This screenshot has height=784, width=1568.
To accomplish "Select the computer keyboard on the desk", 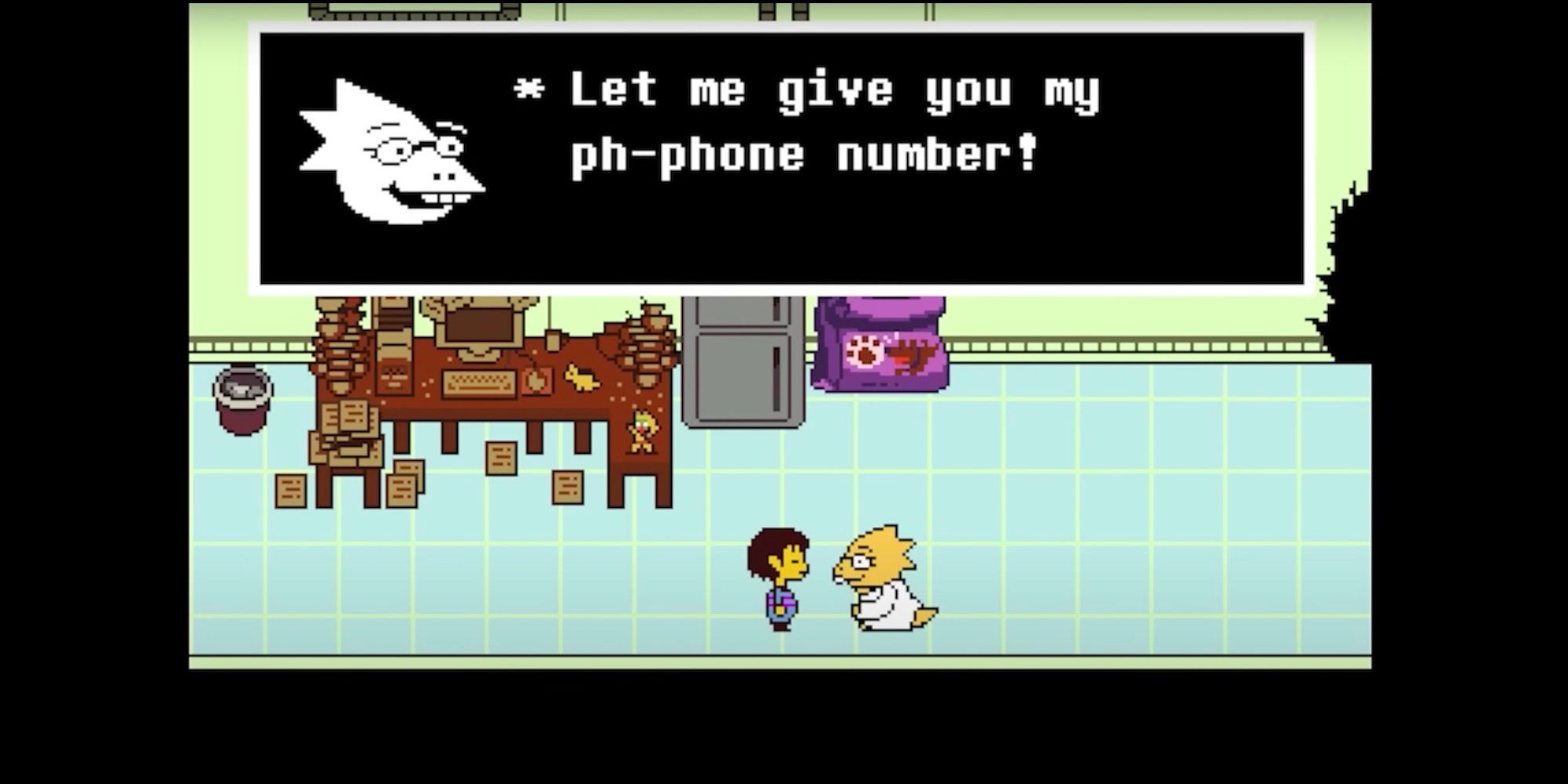I will point(478,383).
